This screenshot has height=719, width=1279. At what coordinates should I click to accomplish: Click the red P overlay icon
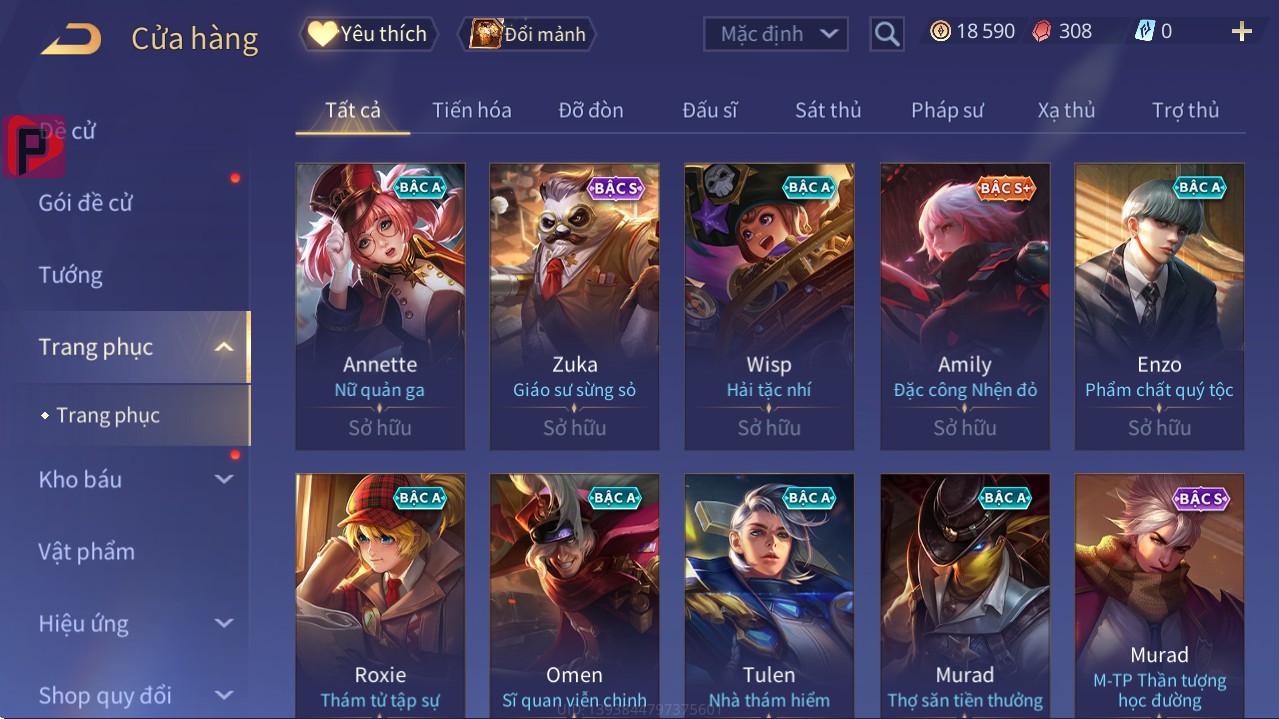(33, 146)
